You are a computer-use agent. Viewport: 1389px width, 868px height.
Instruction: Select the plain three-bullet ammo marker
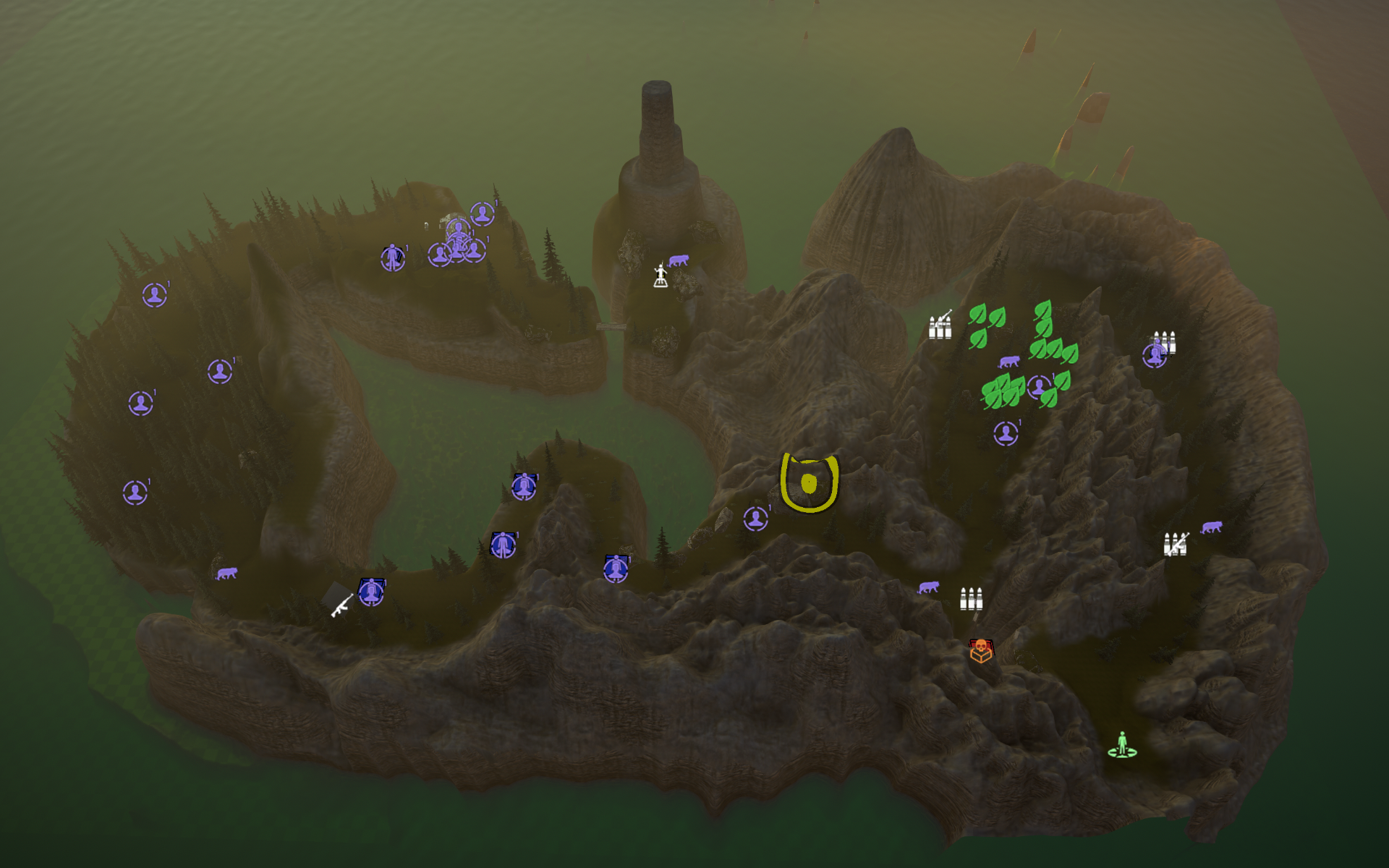pyautogui.click(x=971, y=599)
